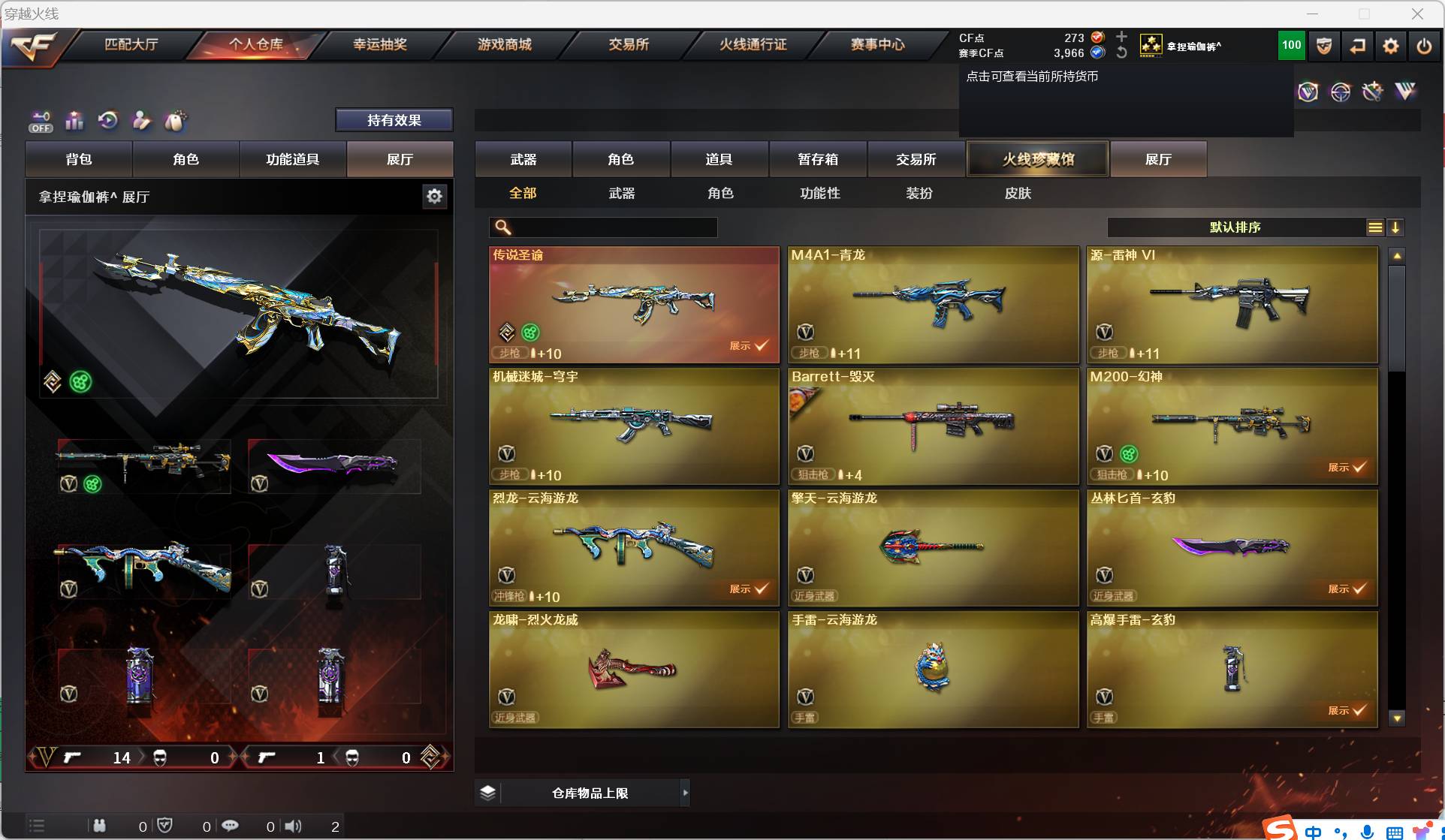Click the 持有效果 button

(394, 120)
